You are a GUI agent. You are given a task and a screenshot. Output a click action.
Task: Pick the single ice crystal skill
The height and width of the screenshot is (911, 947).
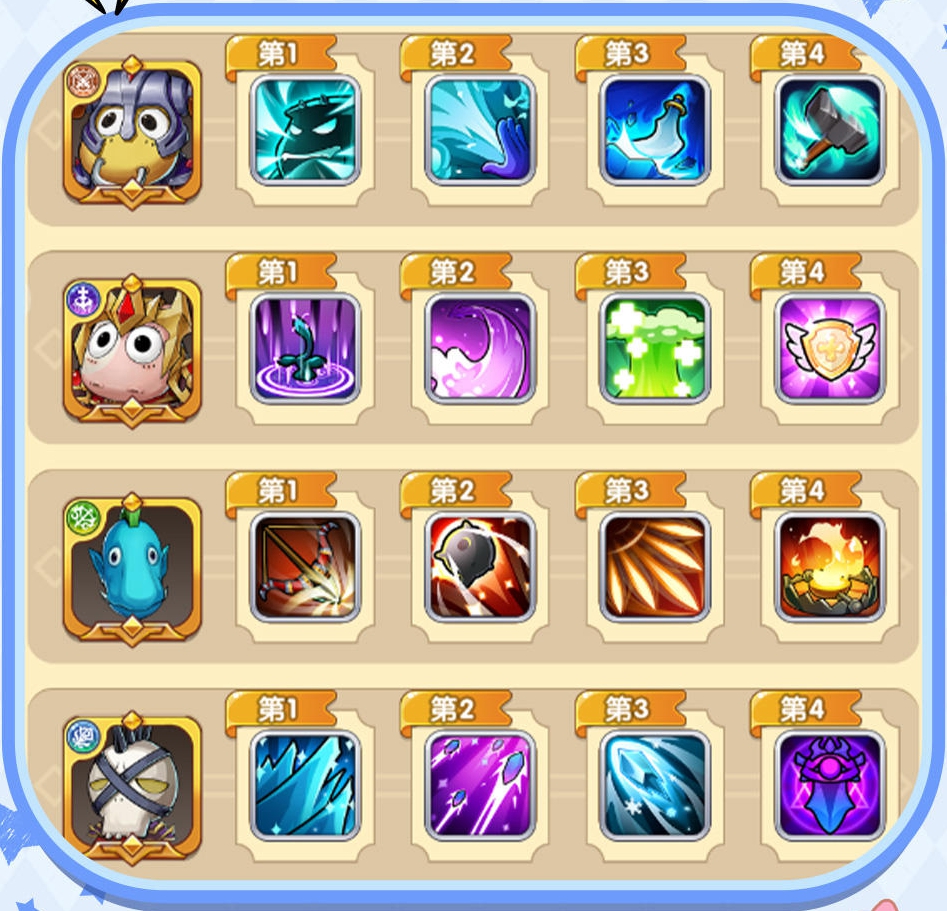[x=655, y=785]
